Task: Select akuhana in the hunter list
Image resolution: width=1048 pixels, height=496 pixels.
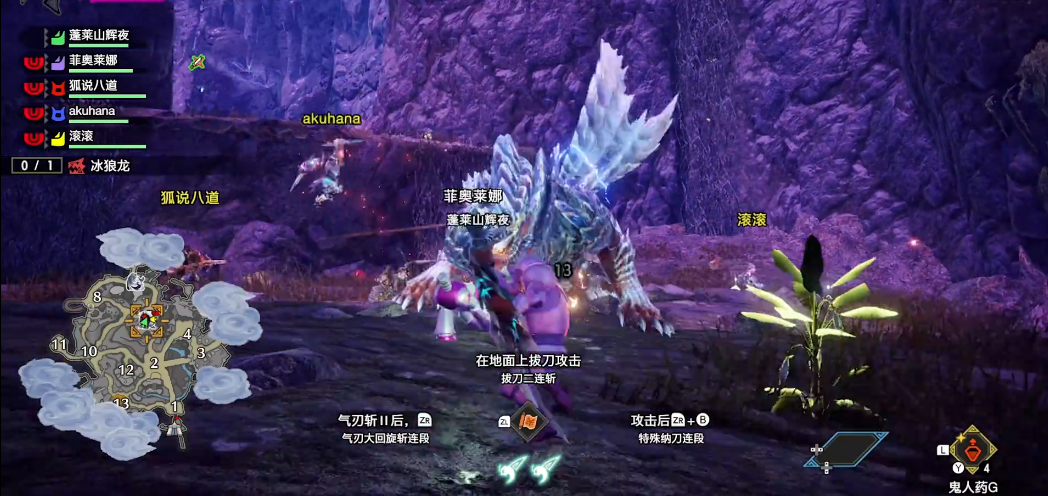Action: 91,112
